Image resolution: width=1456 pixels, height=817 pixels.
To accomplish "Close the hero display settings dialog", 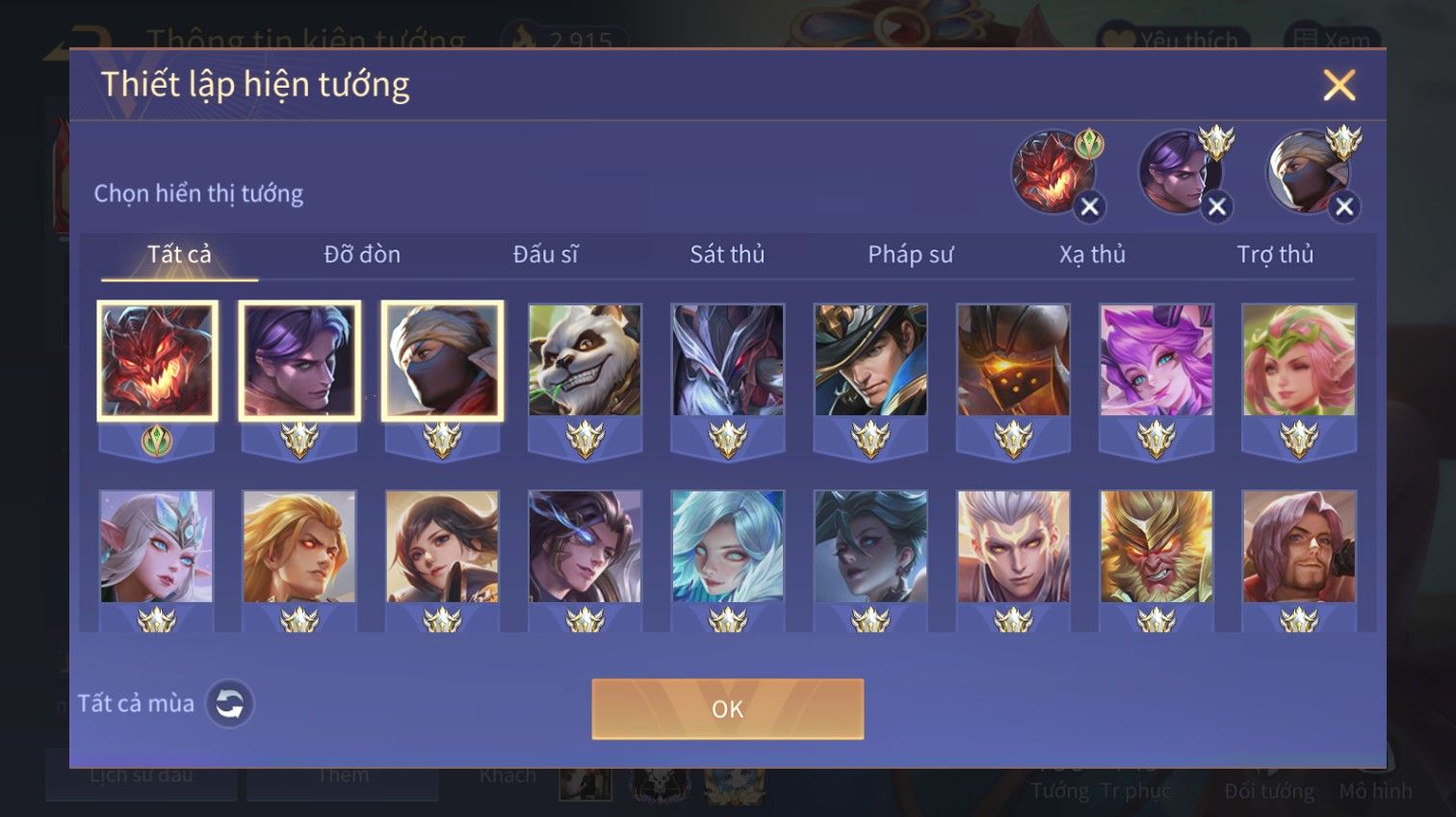I will pos(1339,85).
